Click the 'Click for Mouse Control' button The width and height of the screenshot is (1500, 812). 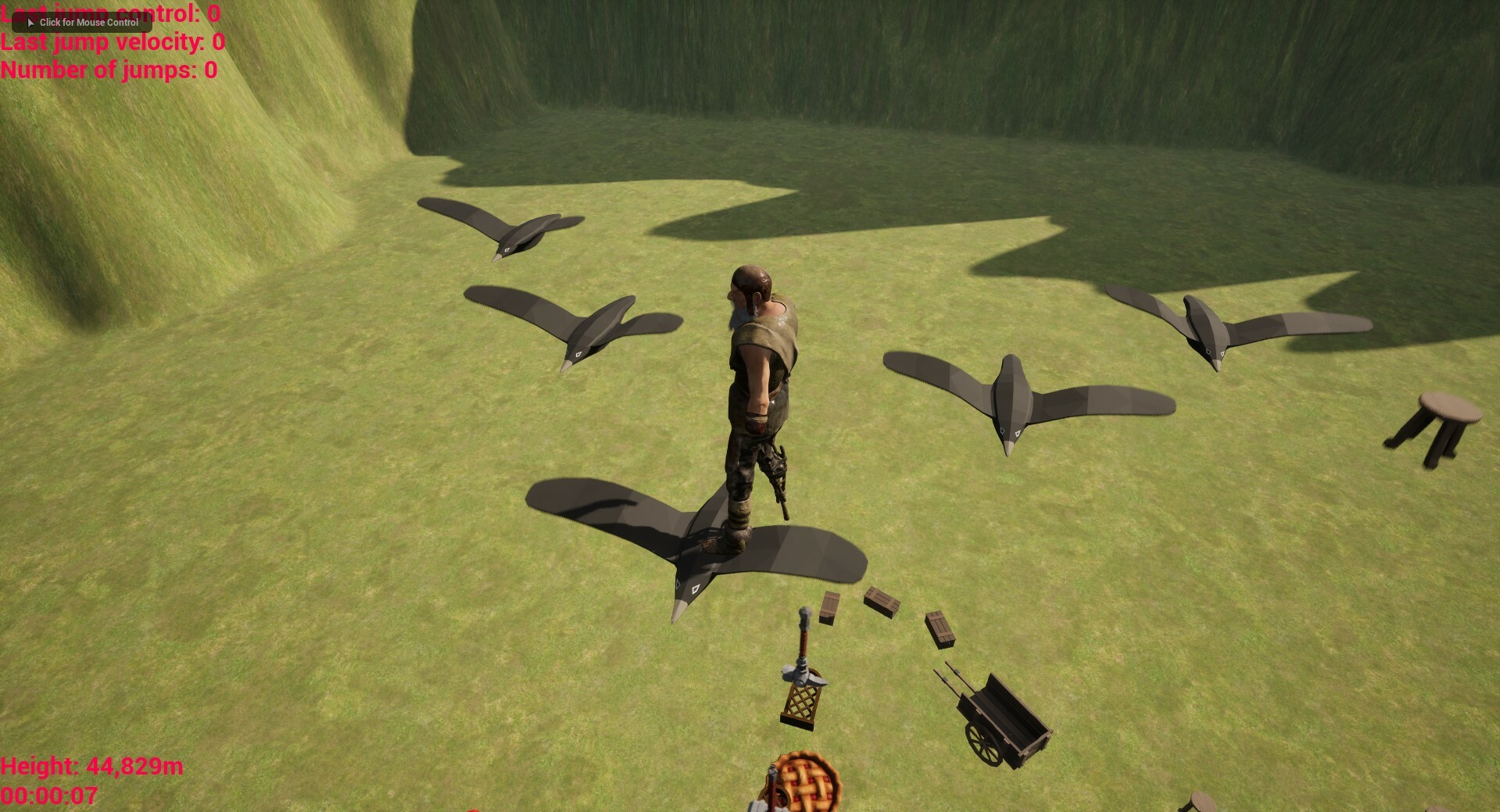point(82,23)
